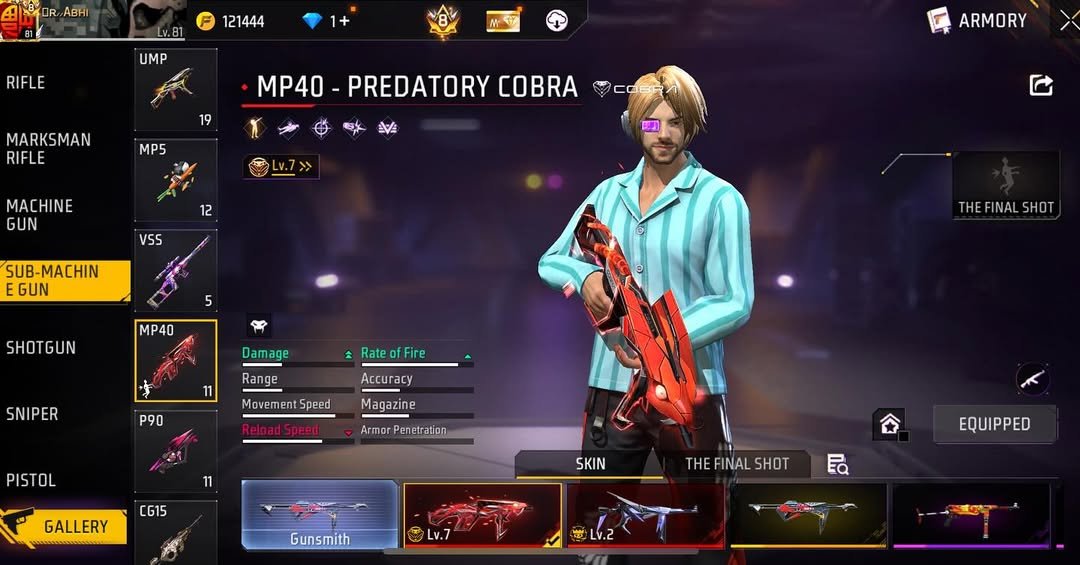This screenshot has height=565, width=1080.
Task: Select the Pistol category
Action: tap(31, 480)
